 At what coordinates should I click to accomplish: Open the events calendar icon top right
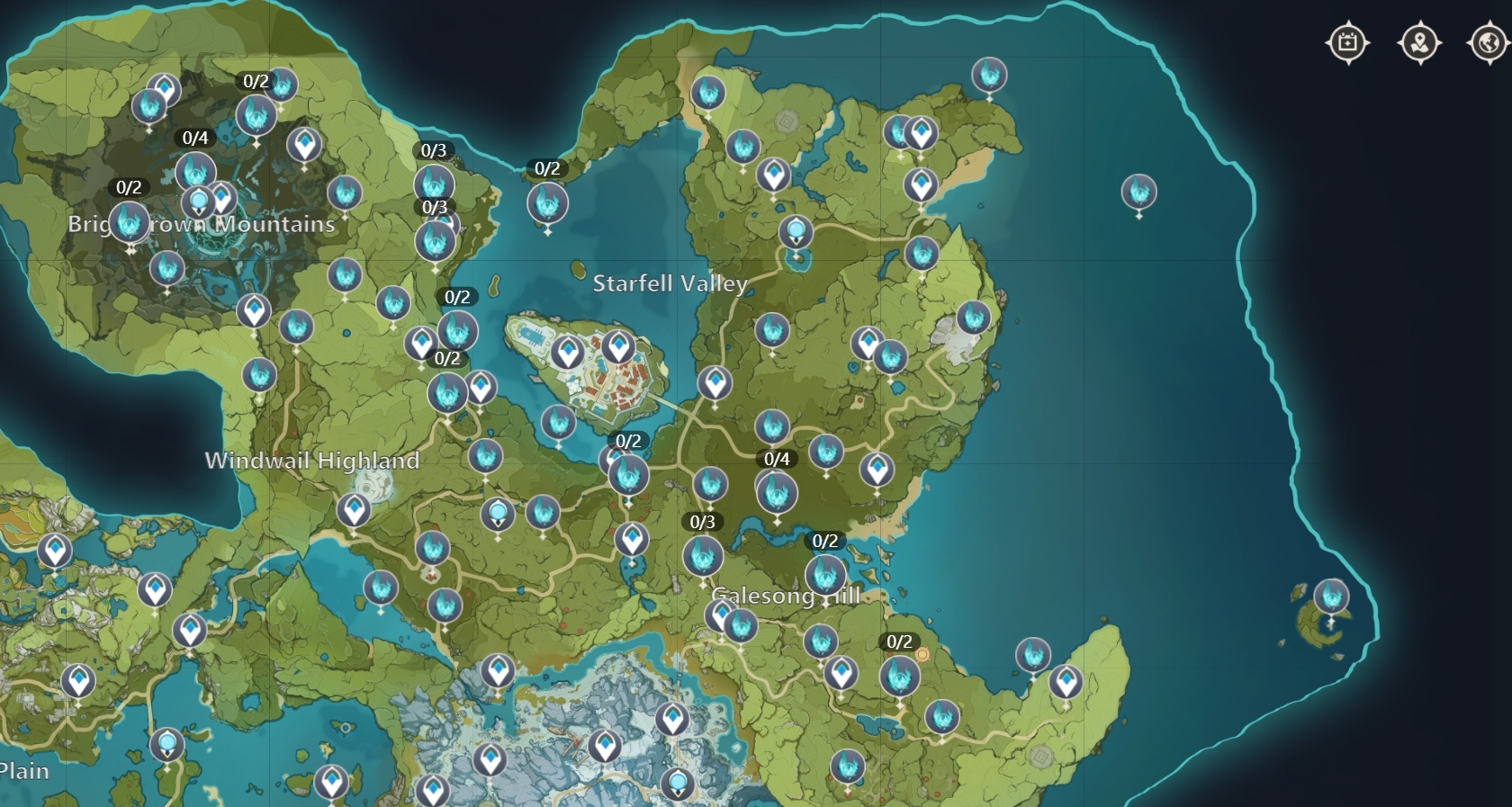pyautogui.click(x=1347, y=40)
